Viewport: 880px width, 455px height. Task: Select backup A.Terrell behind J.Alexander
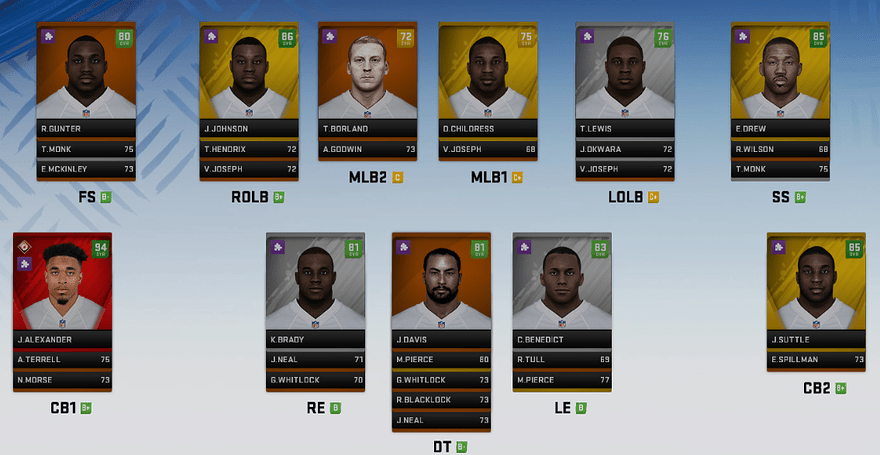pos(62,359)
